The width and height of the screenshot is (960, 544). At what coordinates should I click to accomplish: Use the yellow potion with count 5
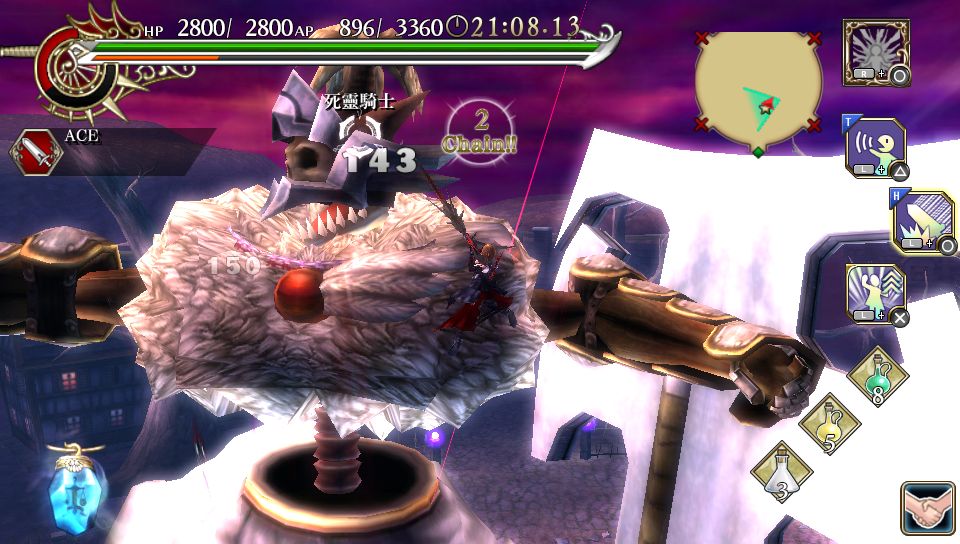pos(830,424)
